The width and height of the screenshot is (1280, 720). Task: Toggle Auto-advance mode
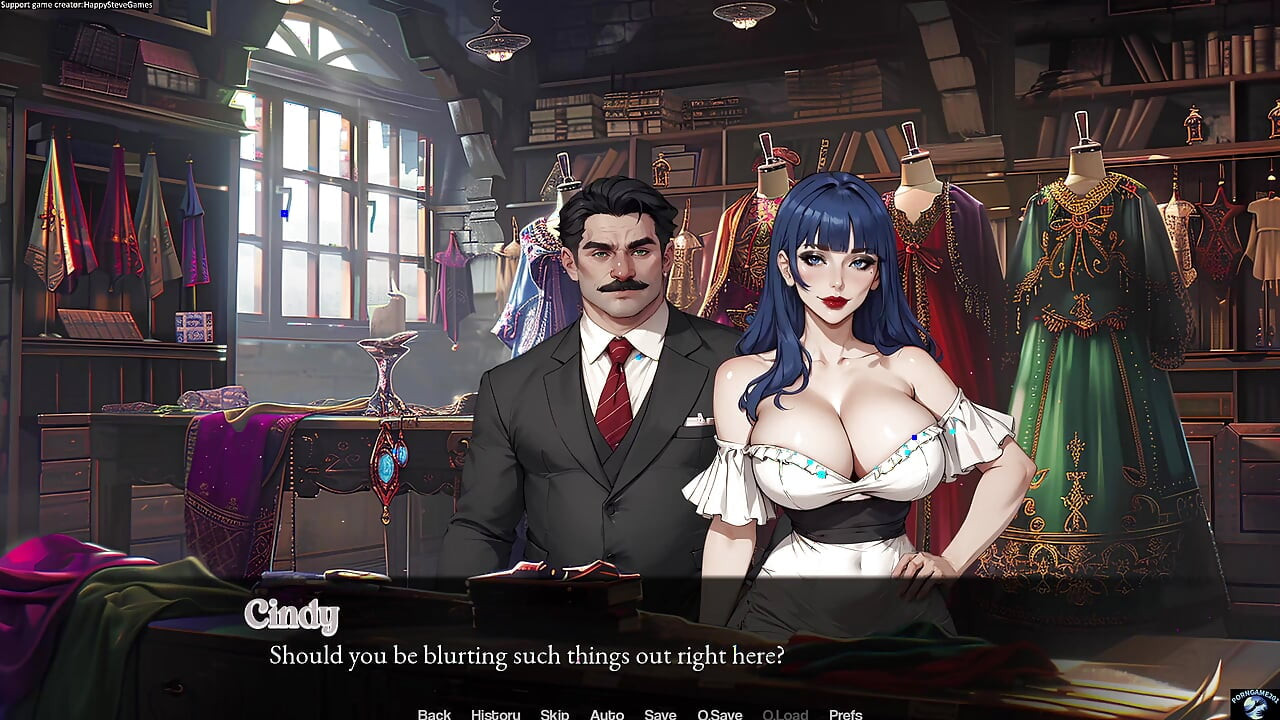(x=608, y=714)
